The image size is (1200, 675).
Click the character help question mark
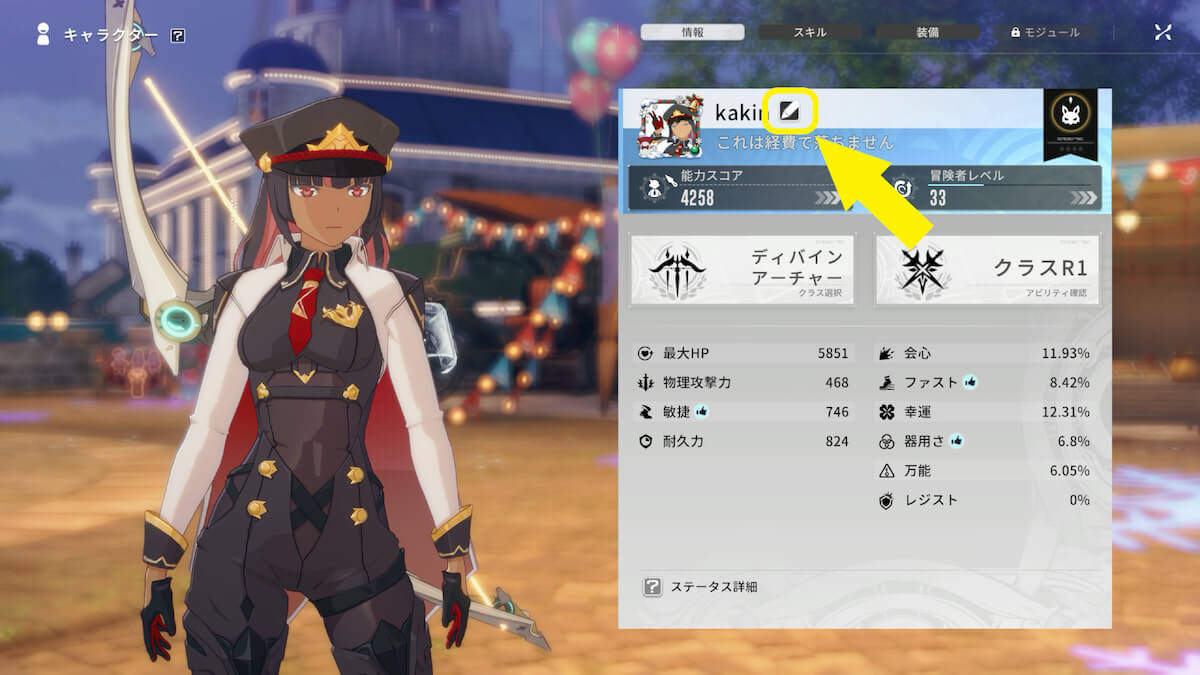178,36
